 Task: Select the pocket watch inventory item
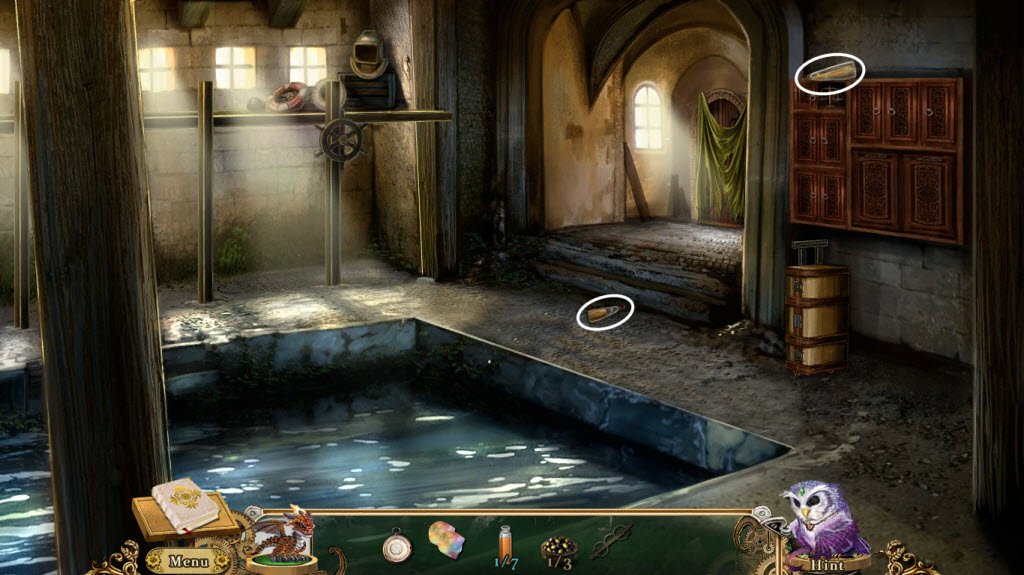397,545
